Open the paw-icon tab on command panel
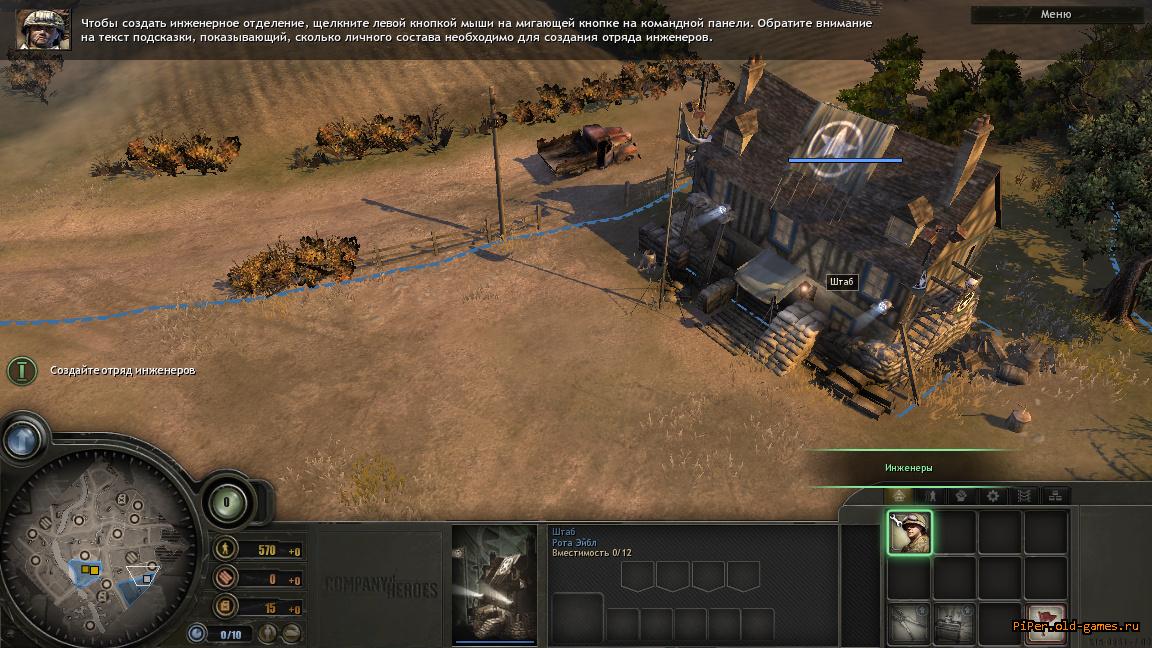This screenshot has height=648, width=1152. pos(961,496)
